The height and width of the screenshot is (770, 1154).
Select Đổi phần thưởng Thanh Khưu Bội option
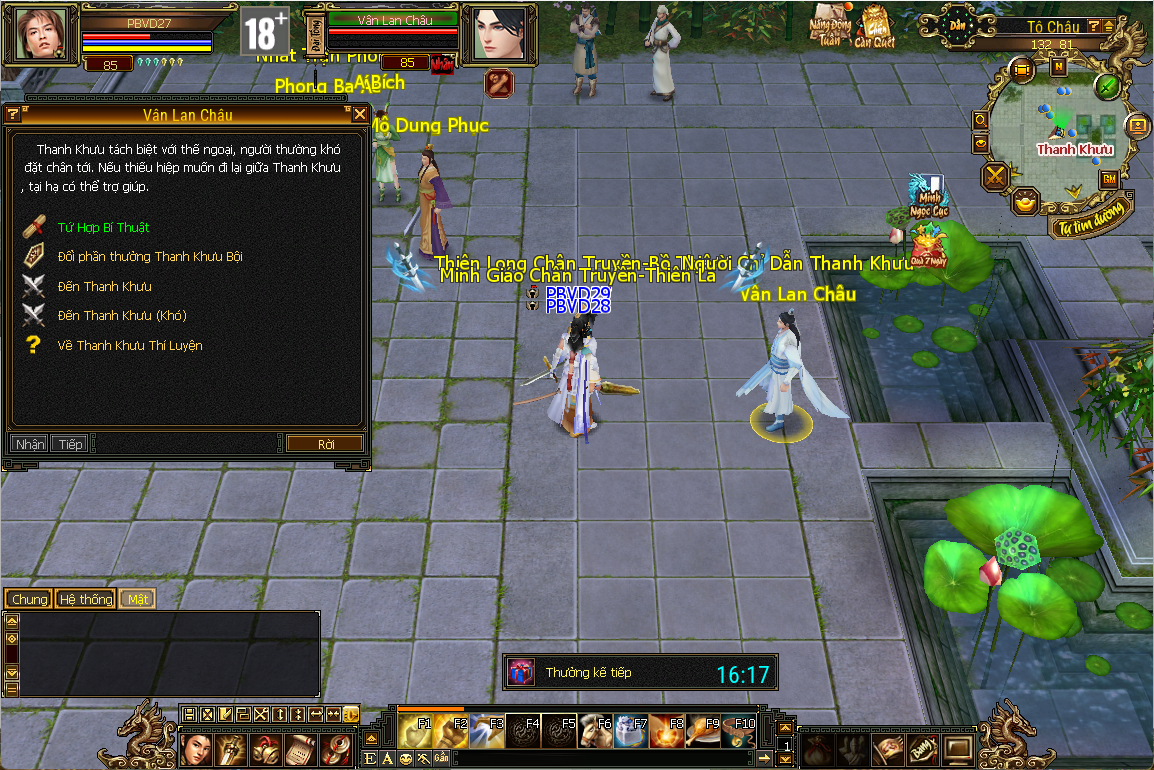pos(150,257)
